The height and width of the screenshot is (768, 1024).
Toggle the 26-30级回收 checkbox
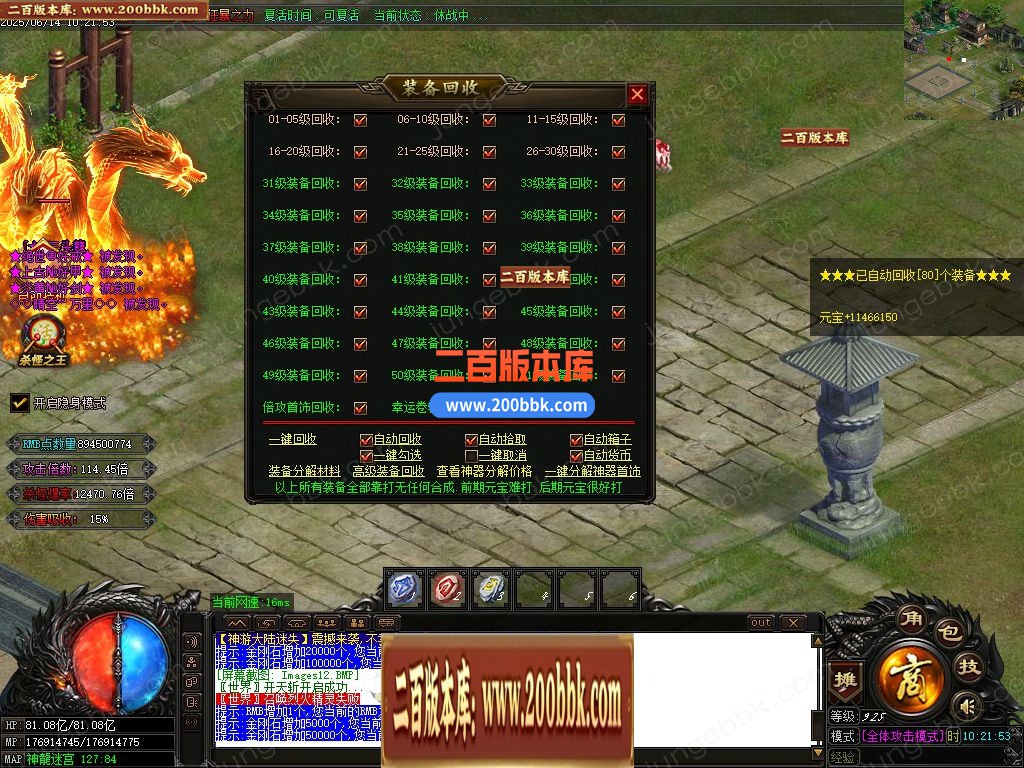click(x=618, y=152)
